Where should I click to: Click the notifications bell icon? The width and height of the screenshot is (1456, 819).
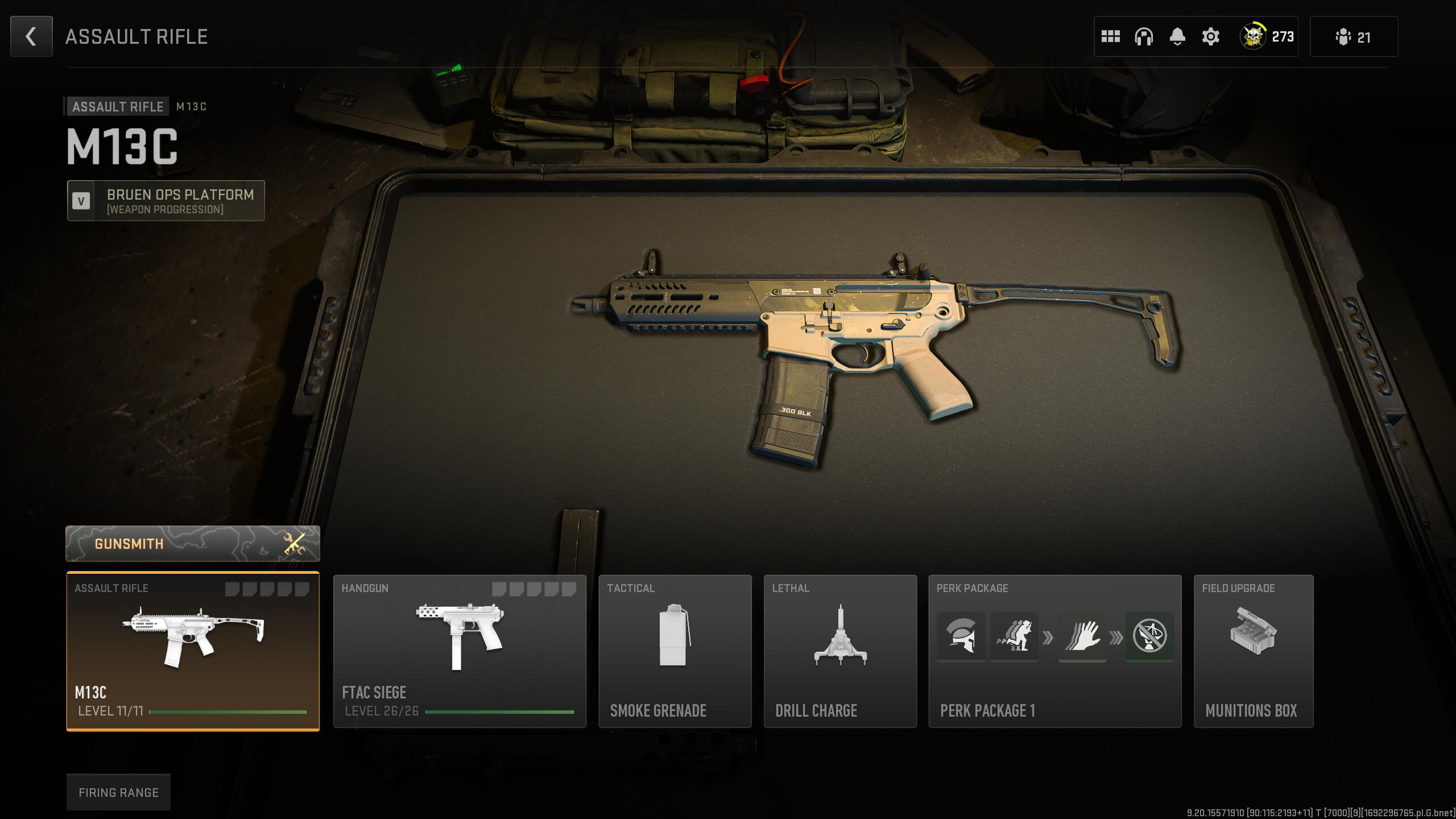[x=1176, y=36]
